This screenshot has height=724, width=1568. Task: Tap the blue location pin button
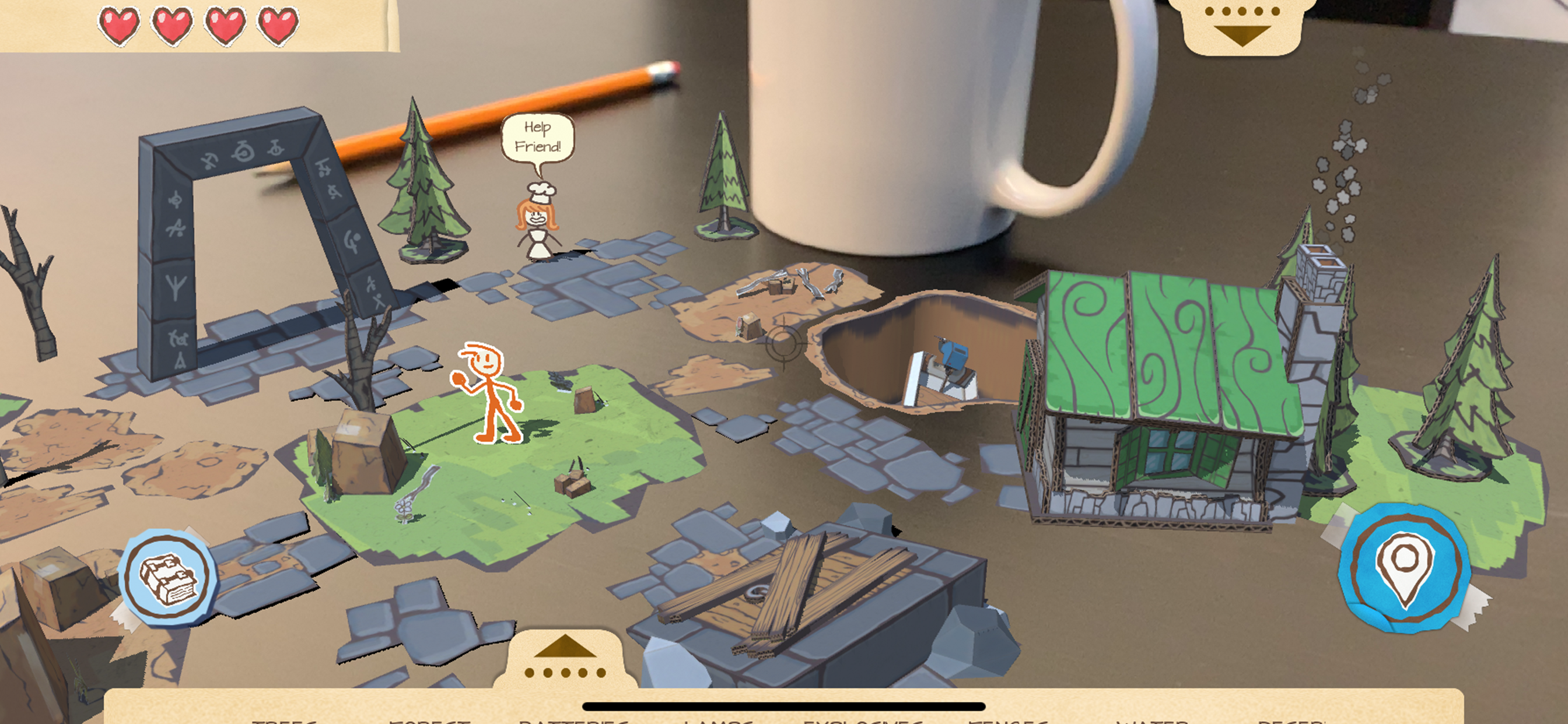1404,567
